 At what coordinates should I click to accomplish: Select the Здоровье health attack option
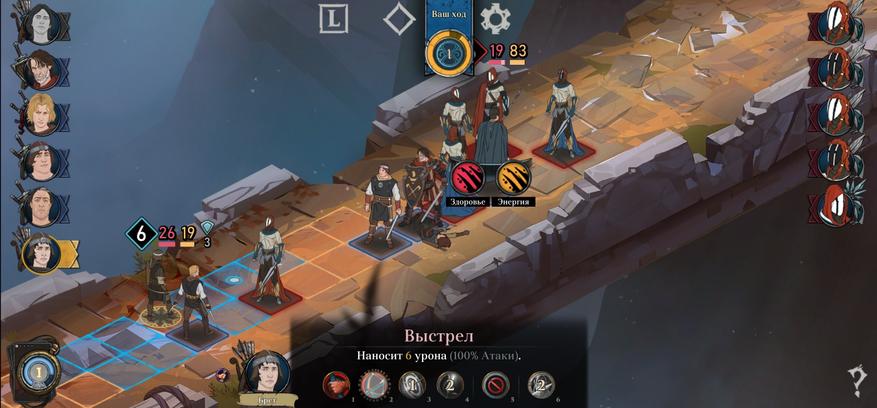click(468, 176)
